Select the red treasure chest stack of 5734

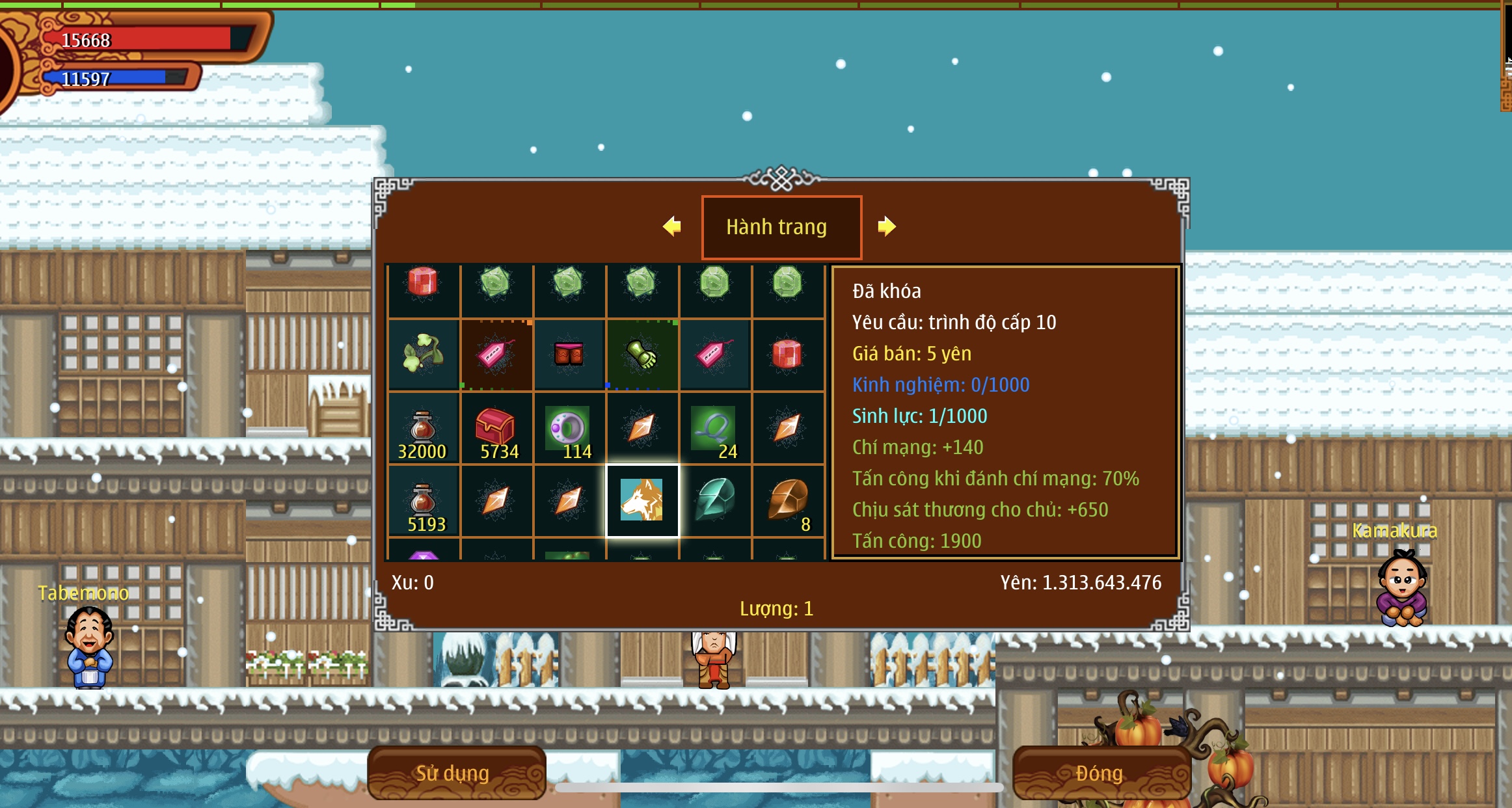coord(496,428)
